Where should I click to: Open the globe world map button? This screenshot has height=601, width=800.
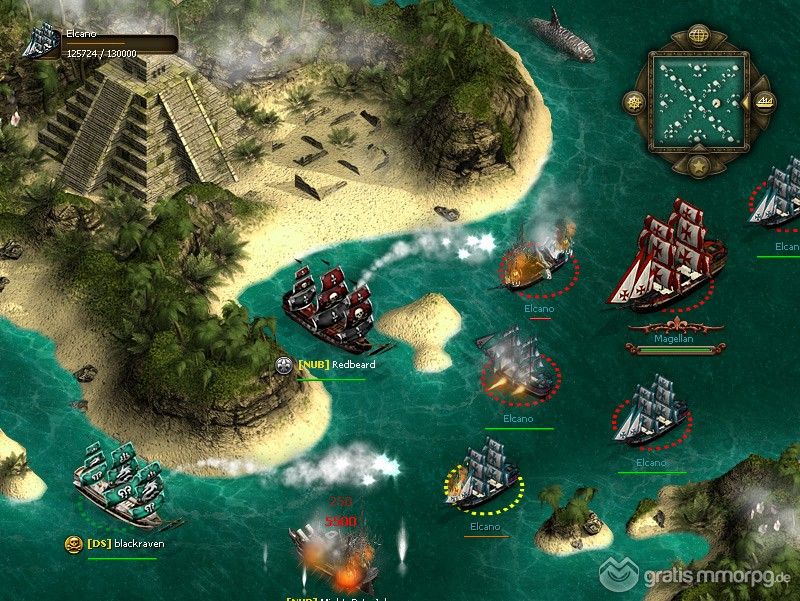point(698,37)
